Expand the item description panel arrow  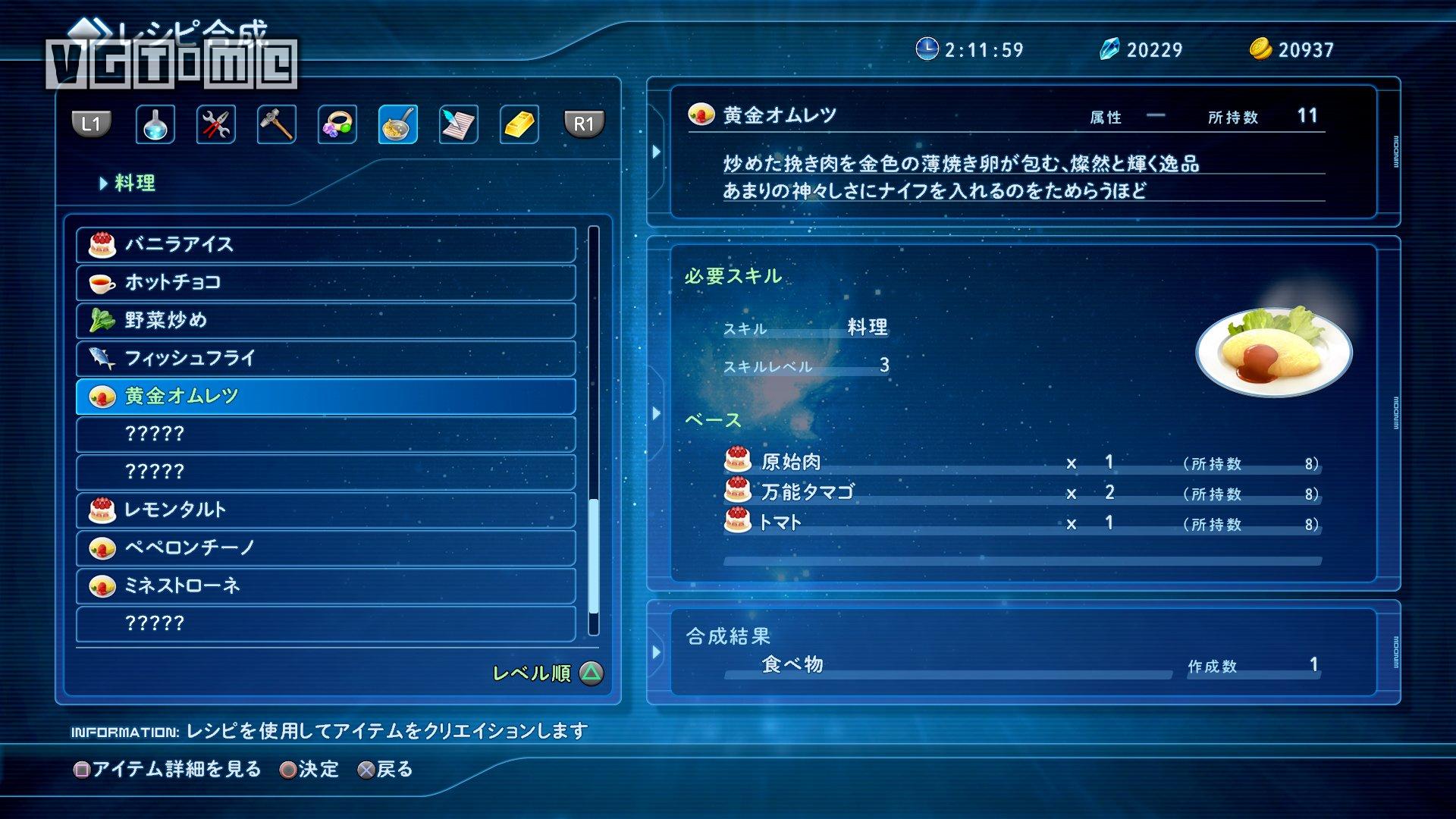click(x=657, y=150)
